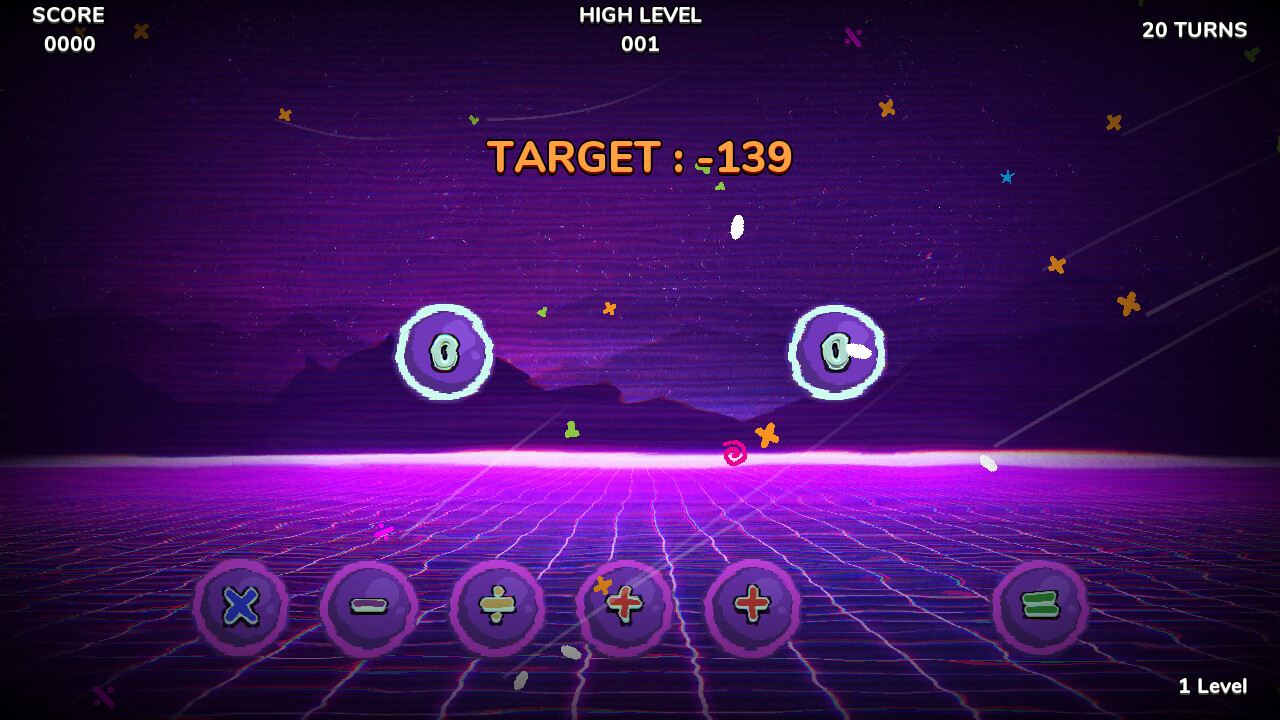This screenshot has height=720, width=1280.
Task: Click the SCORE 0000 counter
Action: click(70, 28)
